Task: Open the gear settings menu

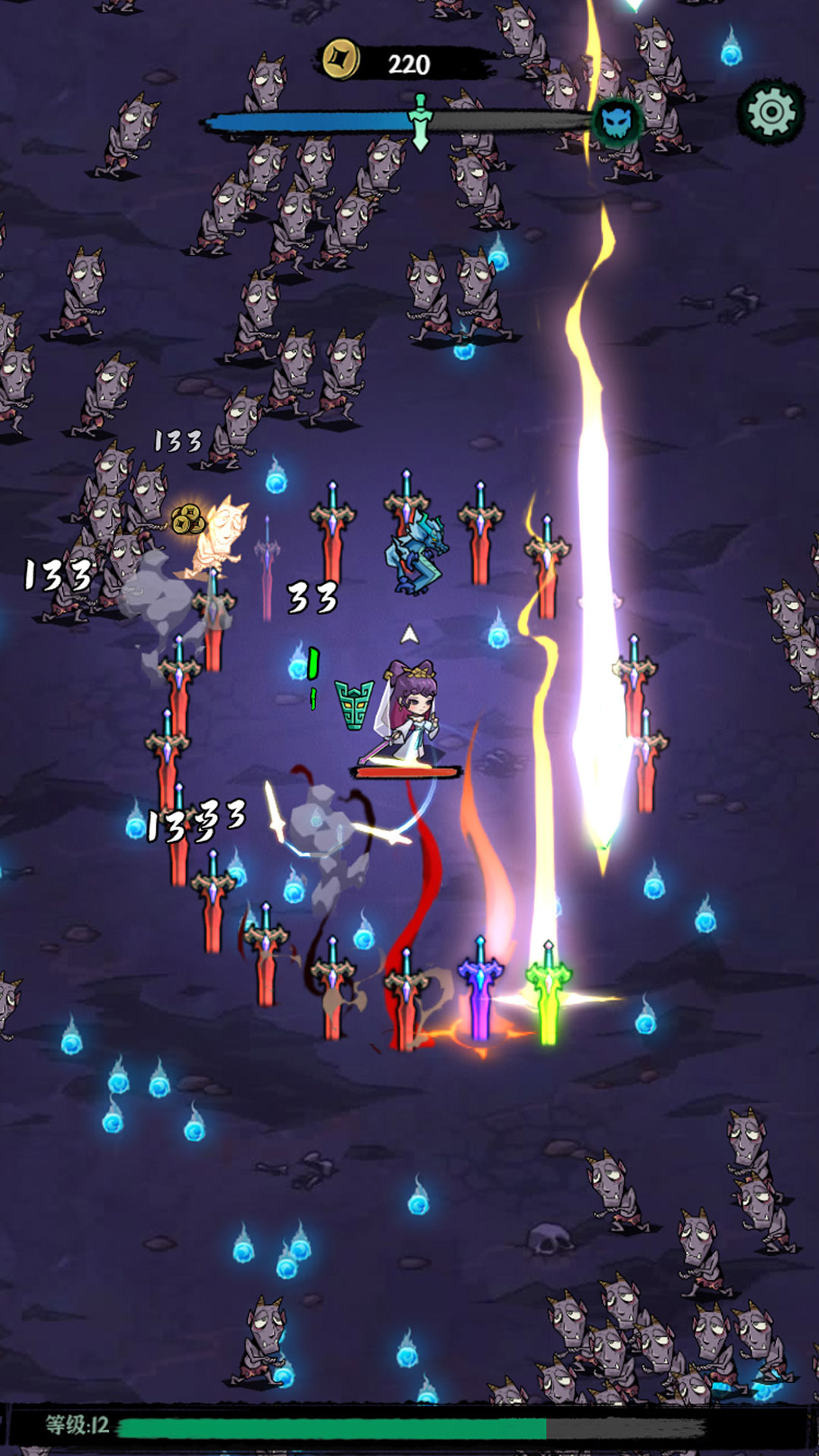Action: 771,112
